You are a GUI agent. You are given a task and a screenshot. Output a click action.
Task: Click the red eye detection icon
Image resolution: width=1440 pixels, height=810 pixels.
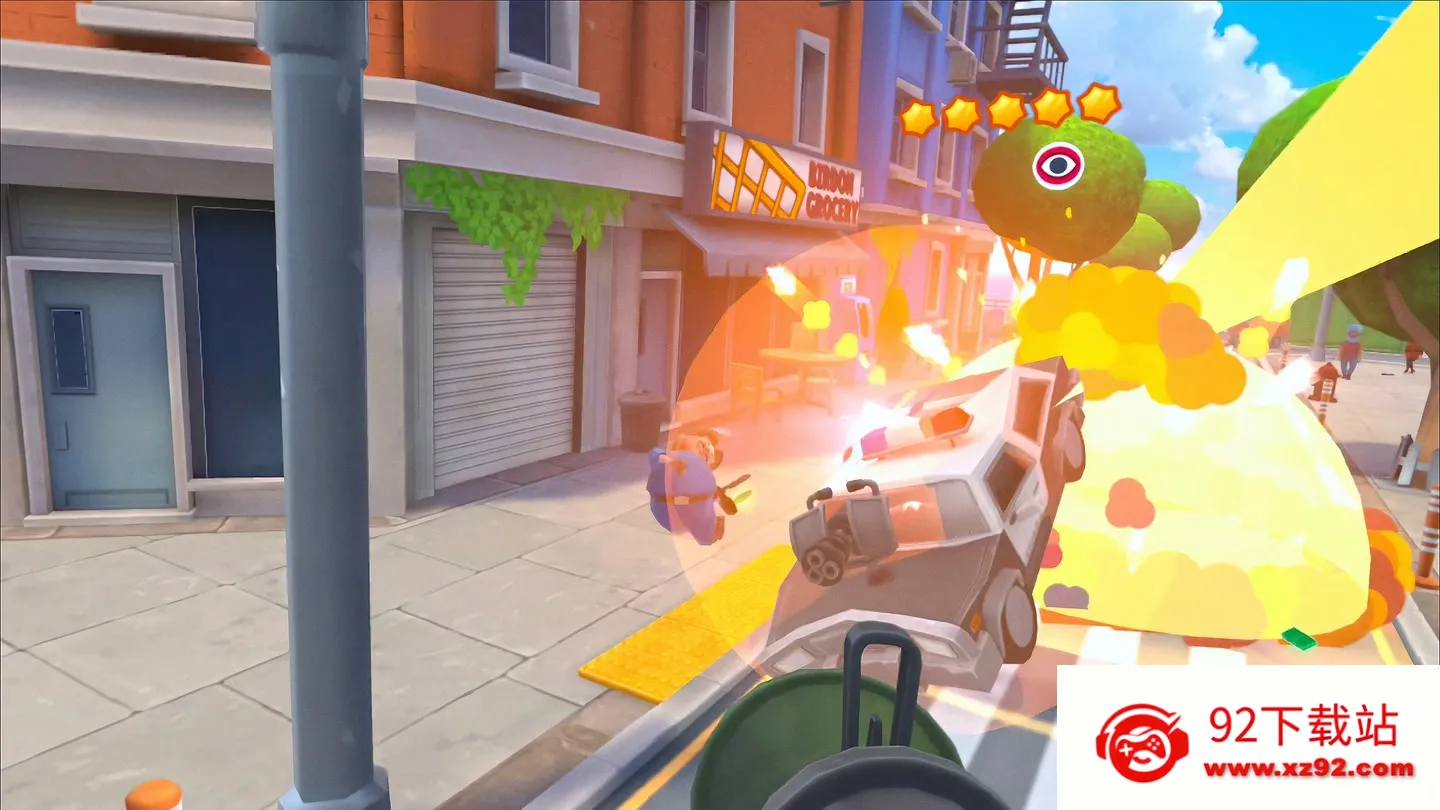click(1057, 165)
